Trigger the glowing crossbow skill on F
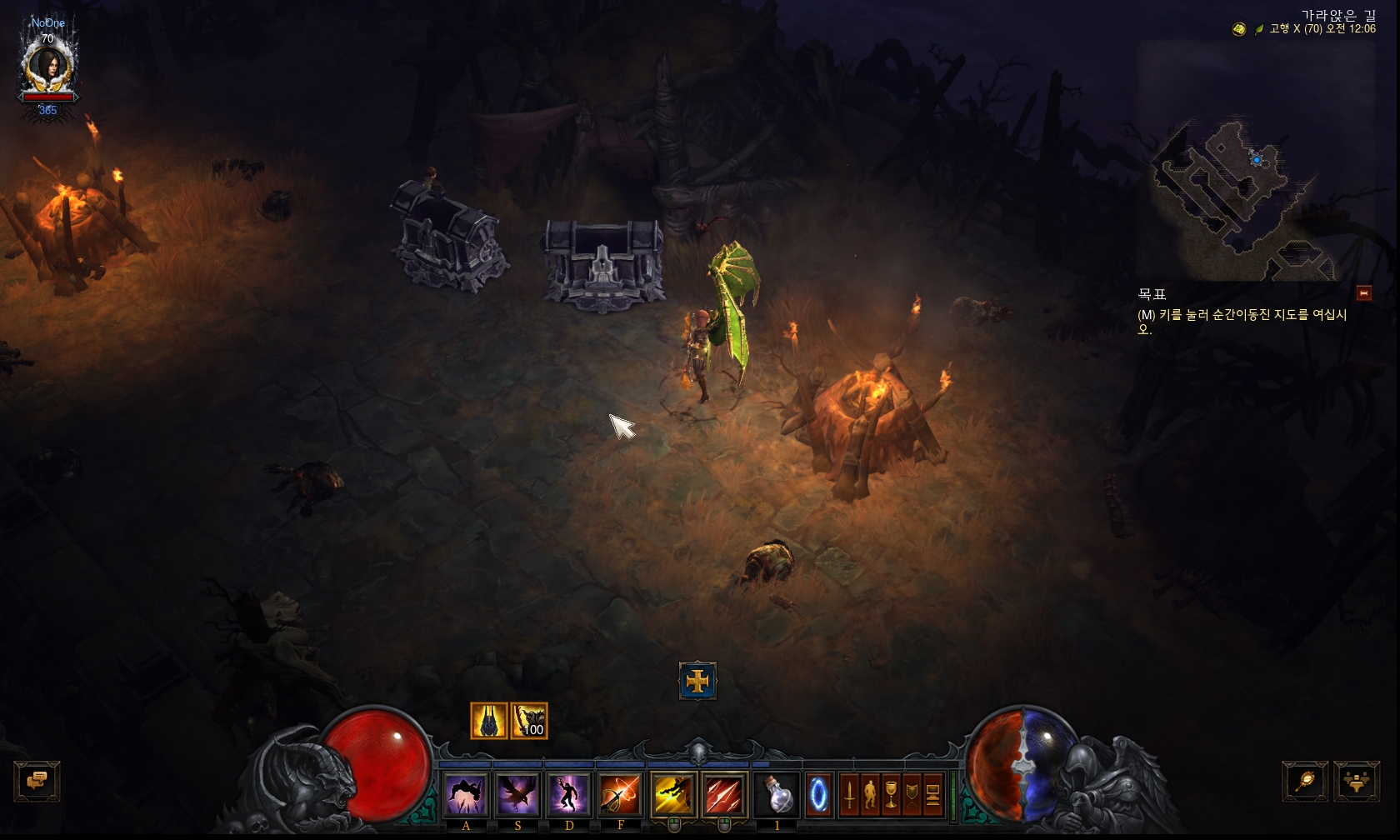This screenshot has height=840, width=1400. 621,793
